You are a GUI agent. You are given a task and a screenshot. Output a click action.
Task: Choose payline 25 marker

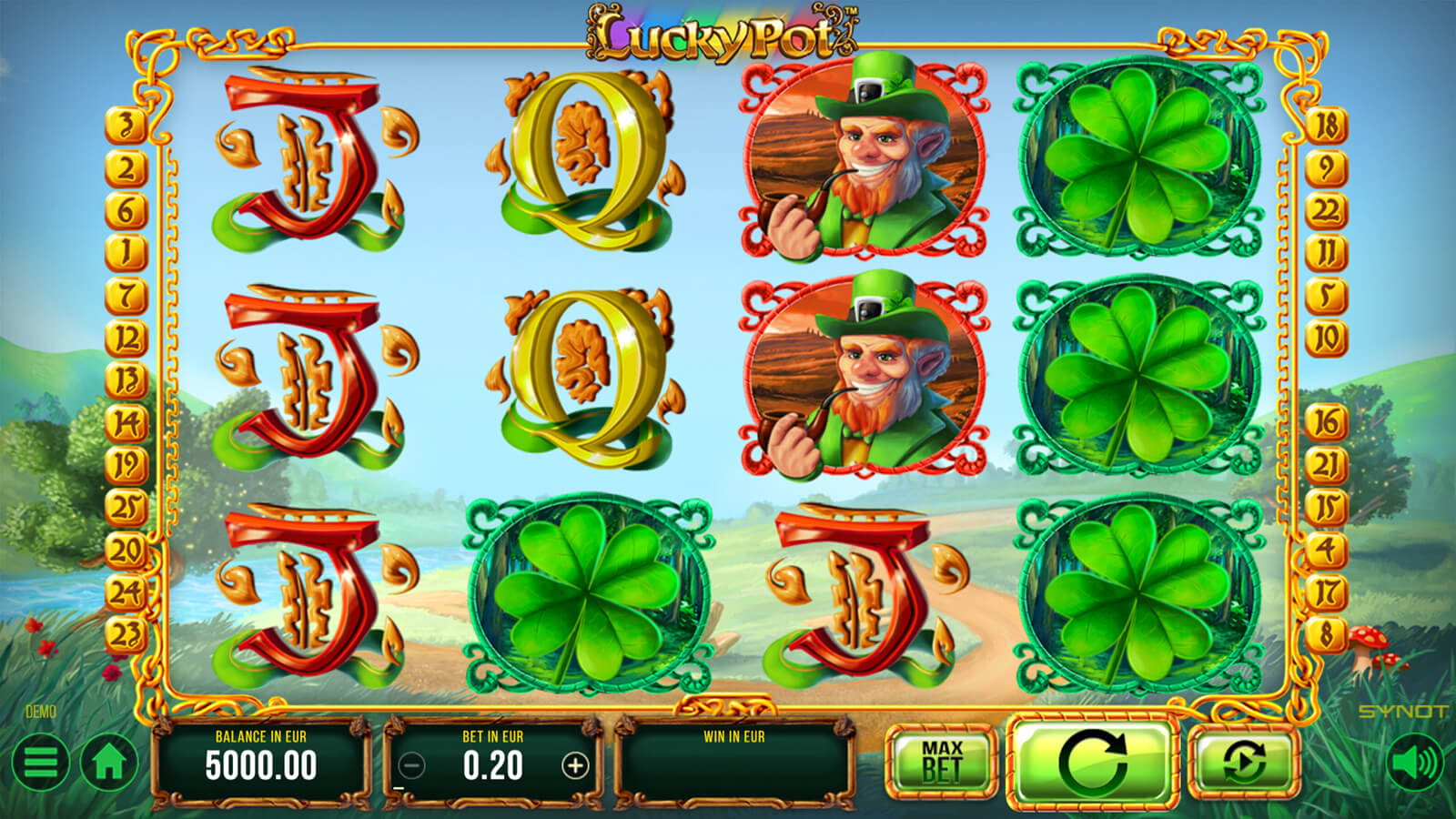click(126, 507)
